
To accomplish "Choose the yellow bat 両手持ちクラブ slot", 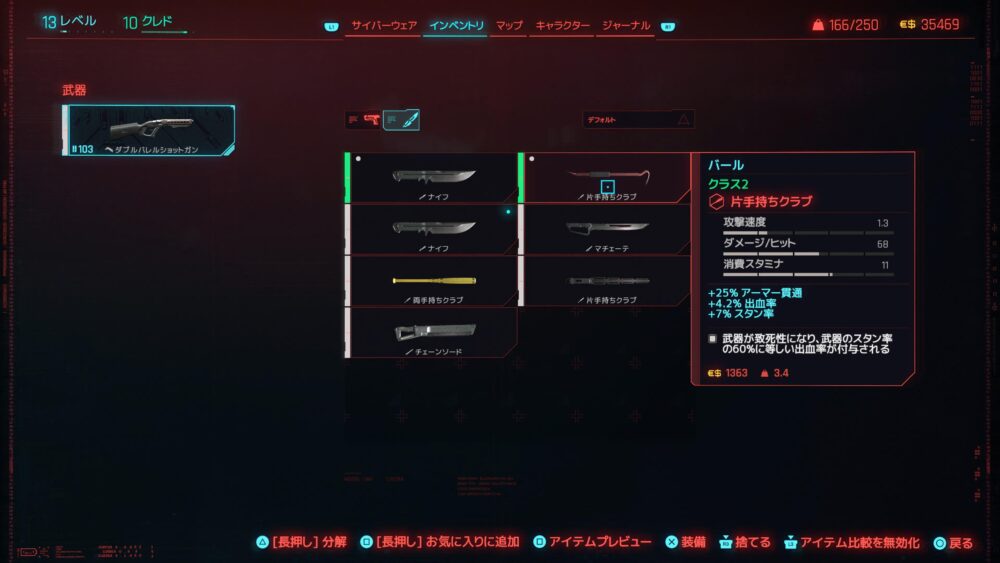I will pyautogui.click(x=432, y=281).
